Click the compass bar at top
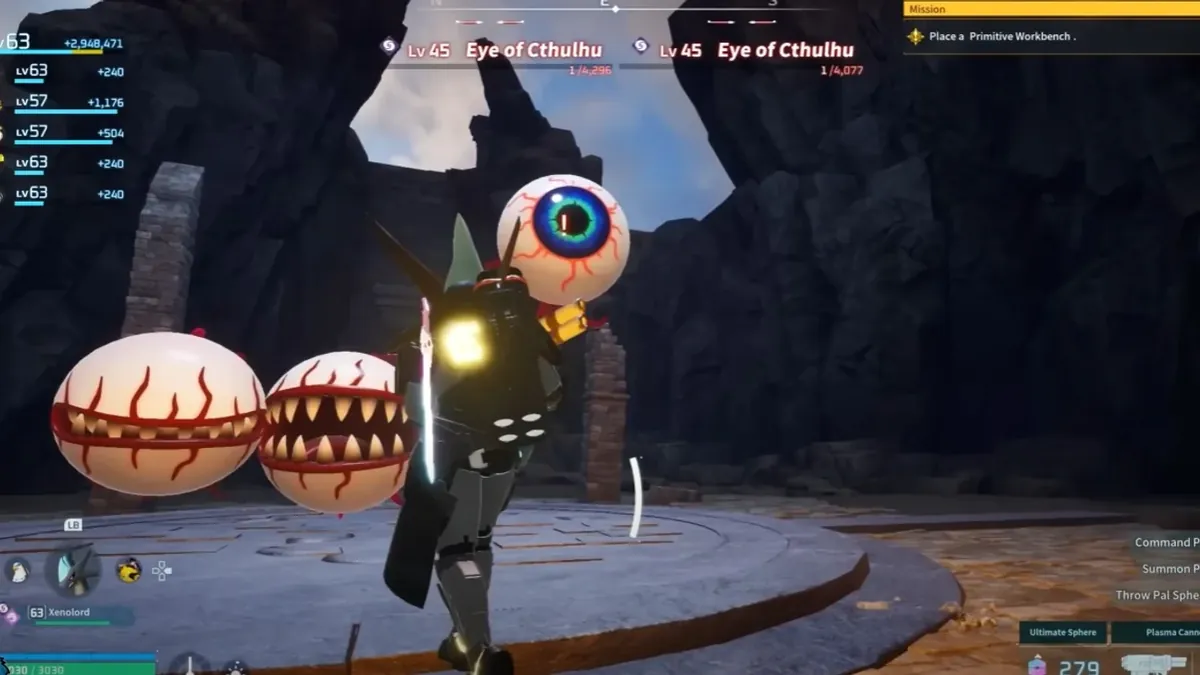1200x675 pixels. (x=614, y=8)
